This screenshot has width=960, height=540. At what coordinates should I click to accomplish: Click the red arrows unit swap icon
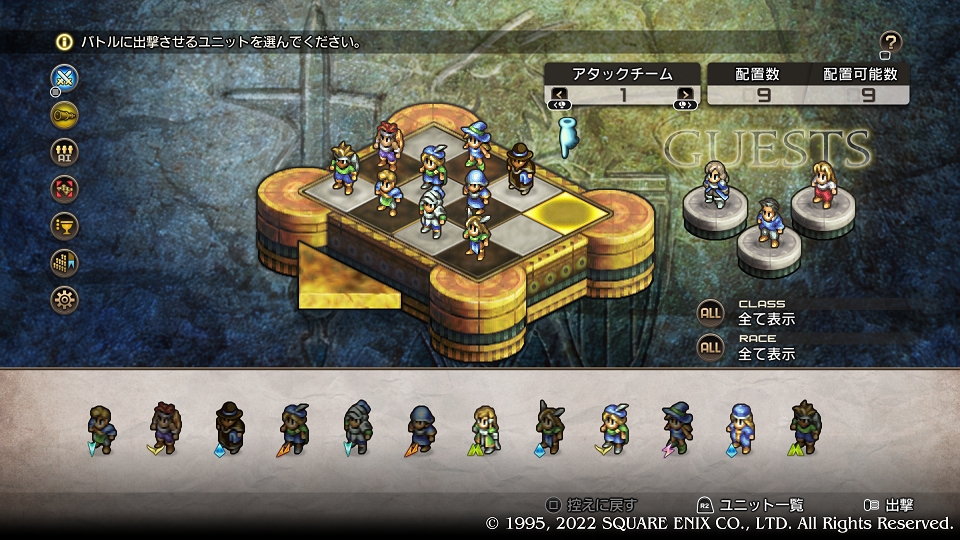[x=65, y=188]
